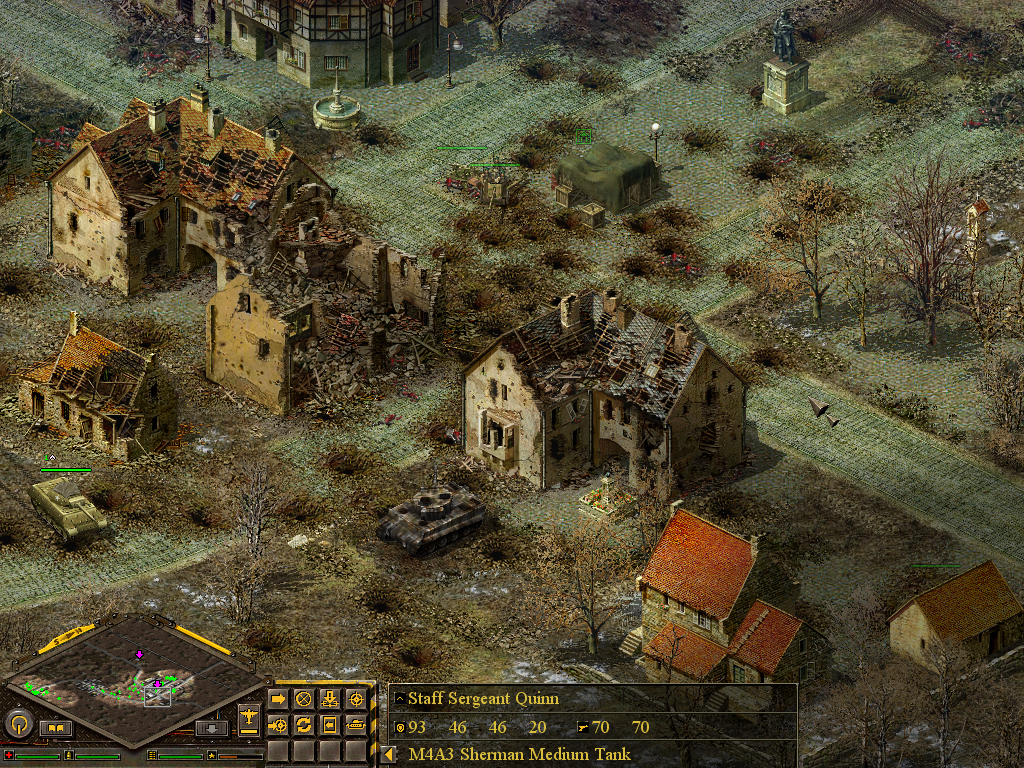
Task: Select the crosshair attack command
Action: tap(355, 699)
